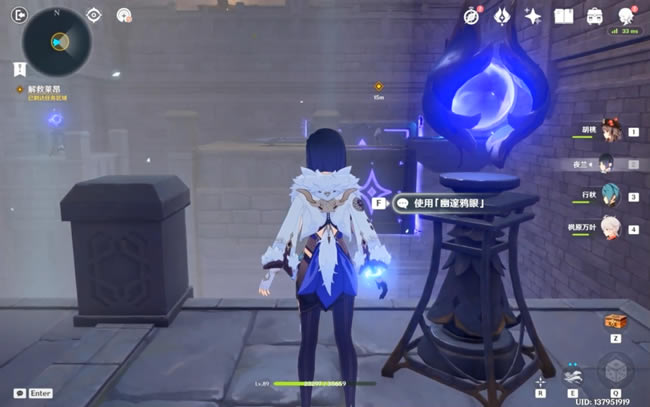
Task: Open the adventurer handbook book icon
Action: coord(564,15)
